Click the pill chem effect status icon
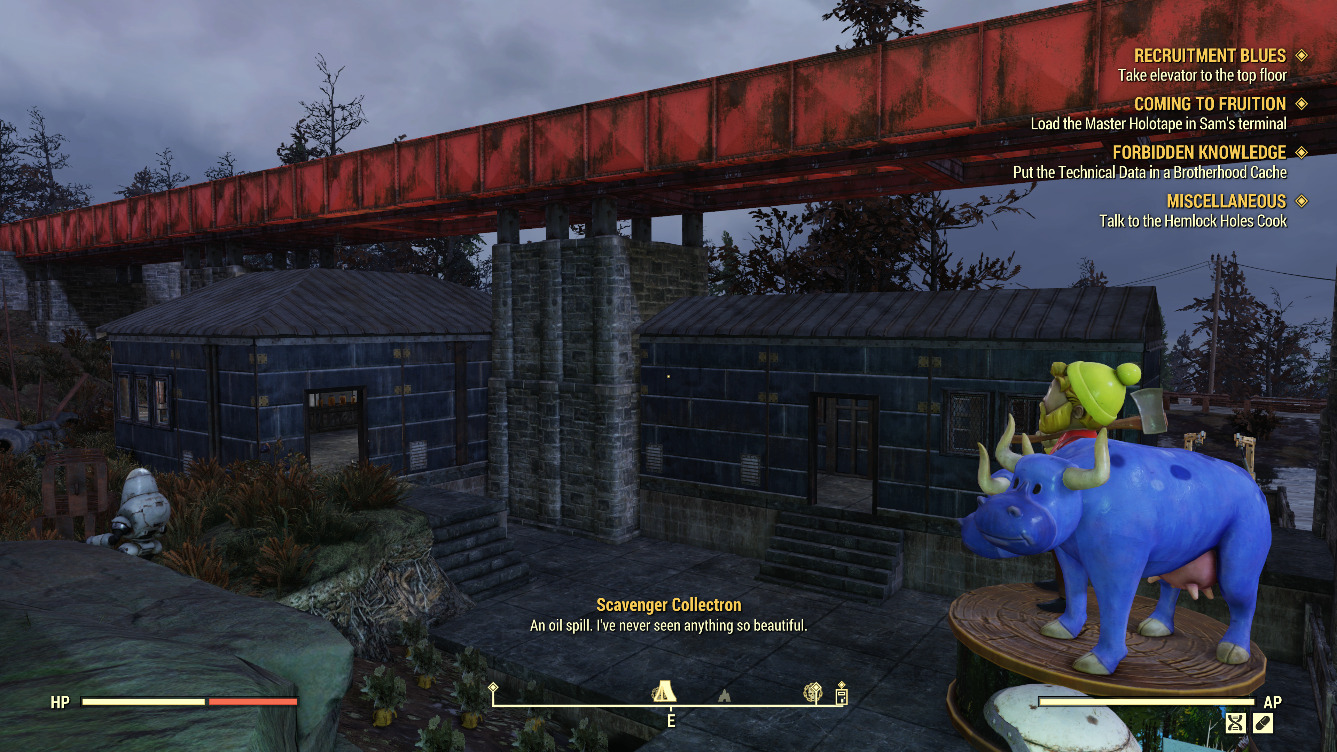 [1263, 722]
